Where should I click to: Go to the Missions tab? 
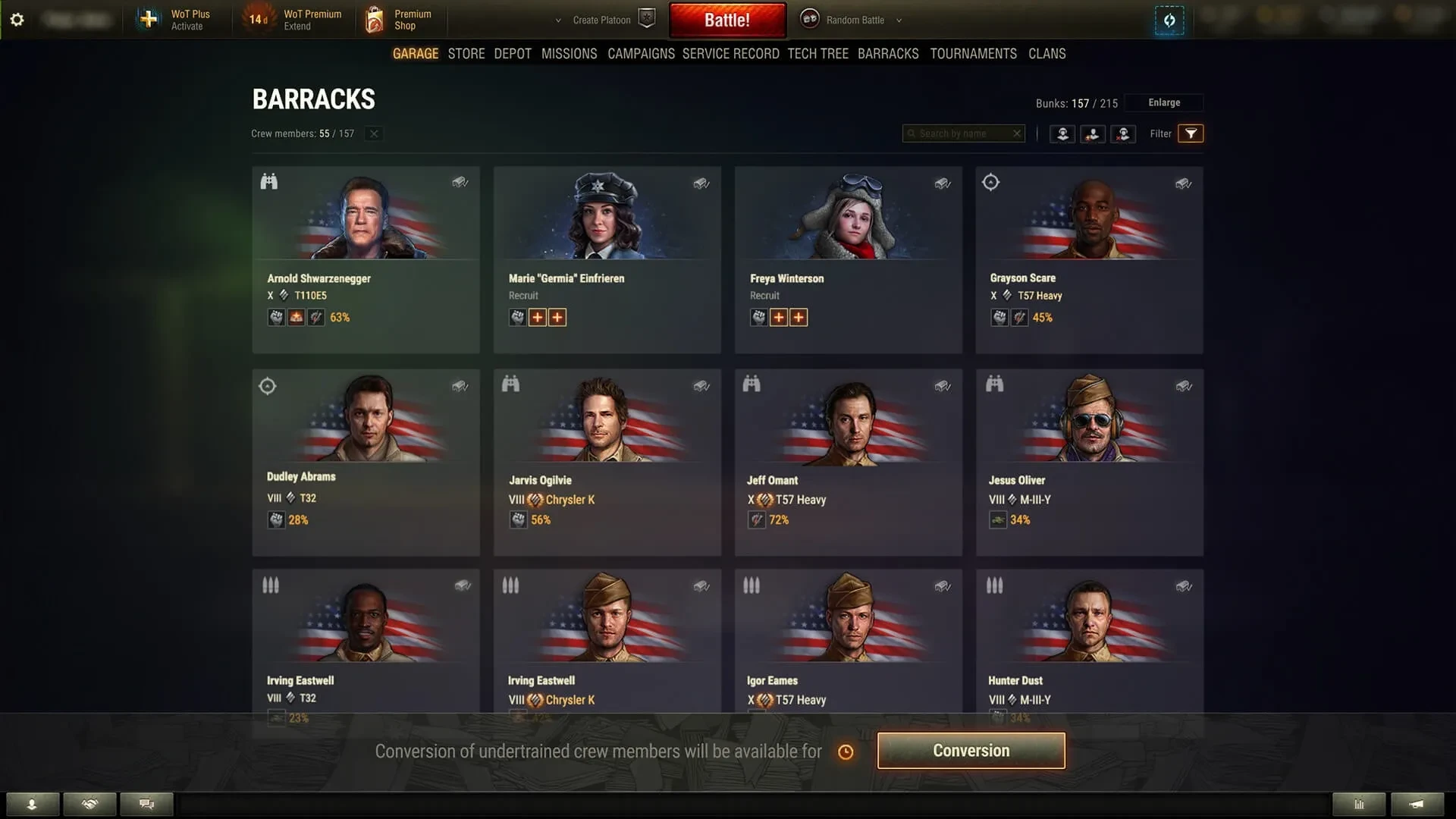pos(569,54)
